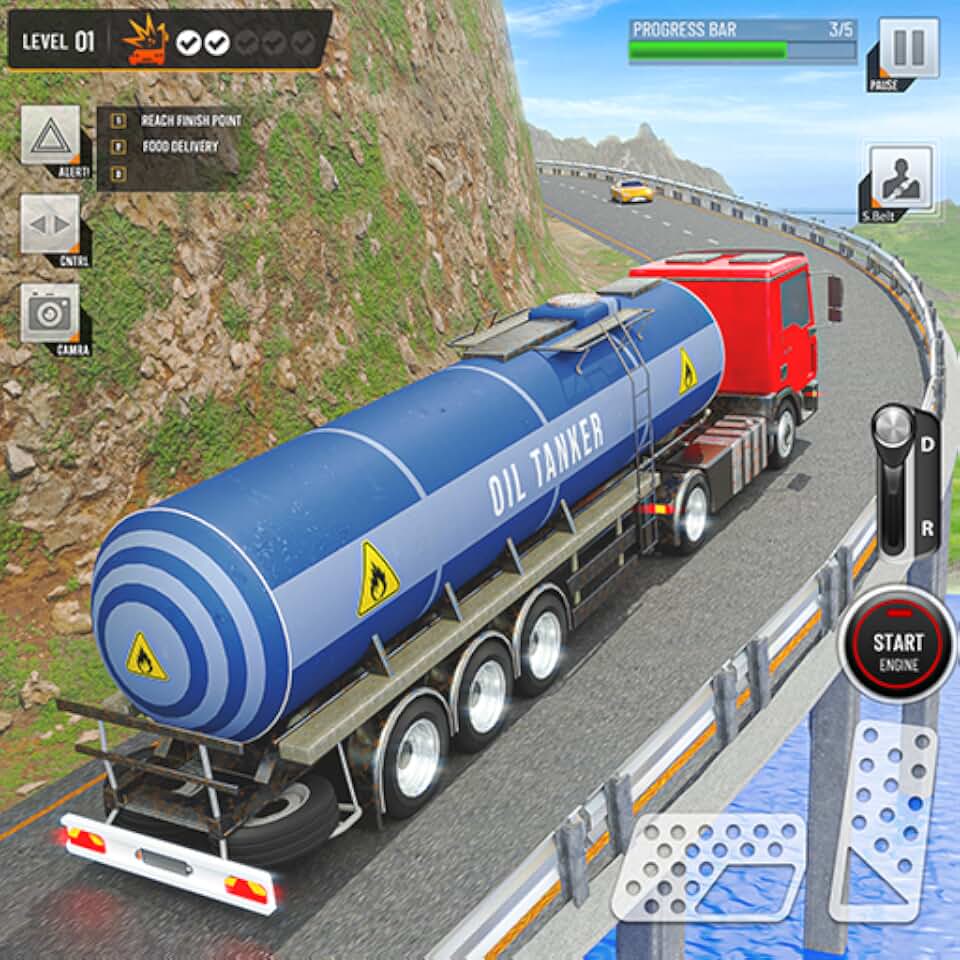The image size is (960, 960).
Task: Fasten the seat belt button
Action: 900,177
